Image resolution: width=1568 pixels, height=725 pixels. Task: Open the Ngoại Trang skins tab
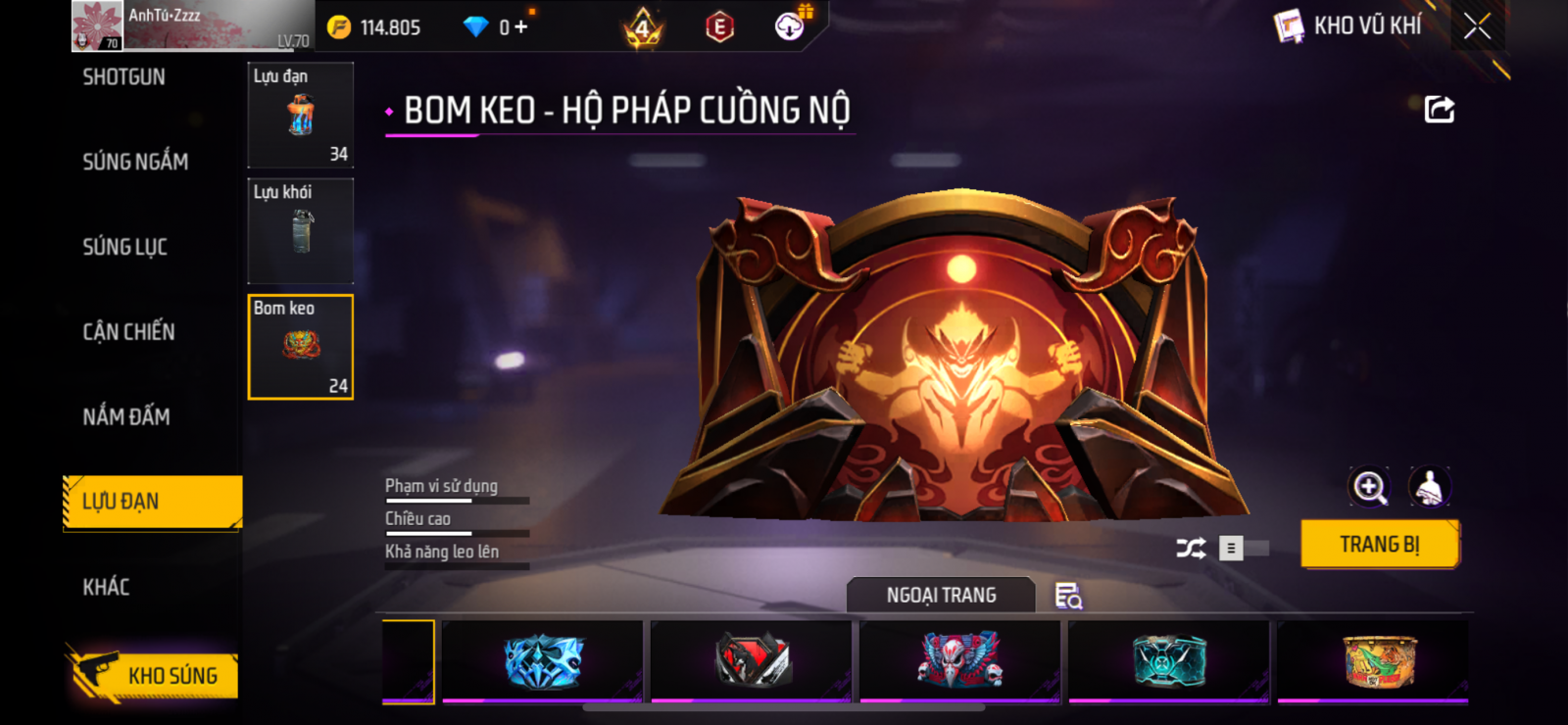941,595
